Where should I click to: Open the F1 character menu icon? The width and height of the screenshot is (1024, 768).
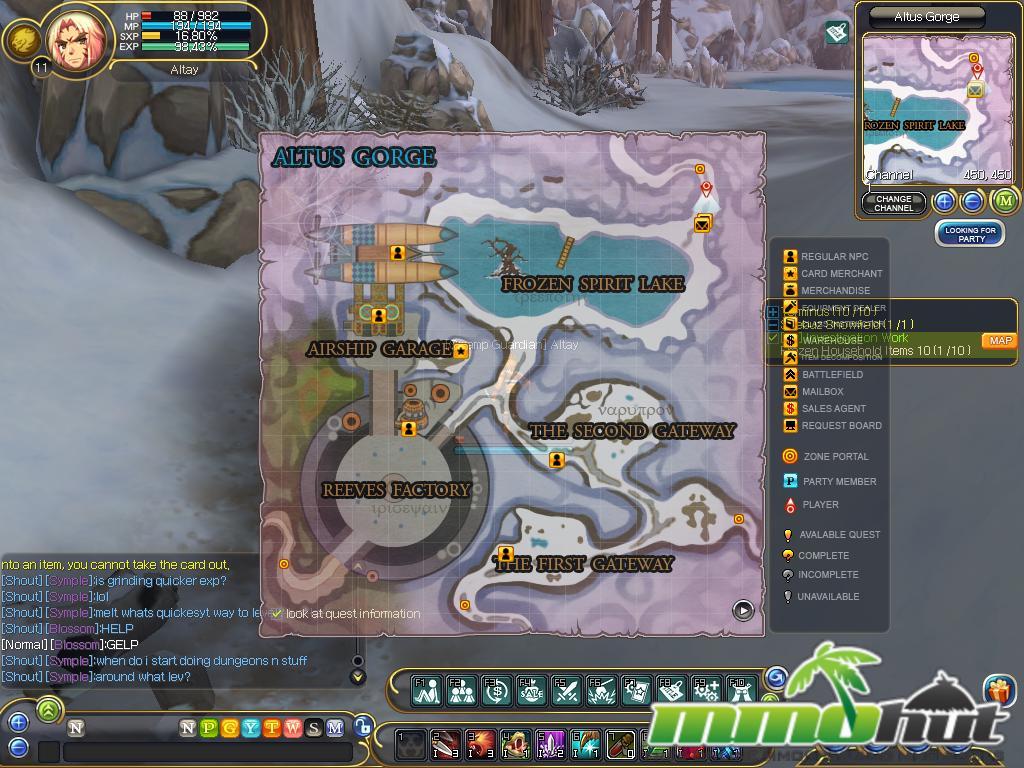427,690
